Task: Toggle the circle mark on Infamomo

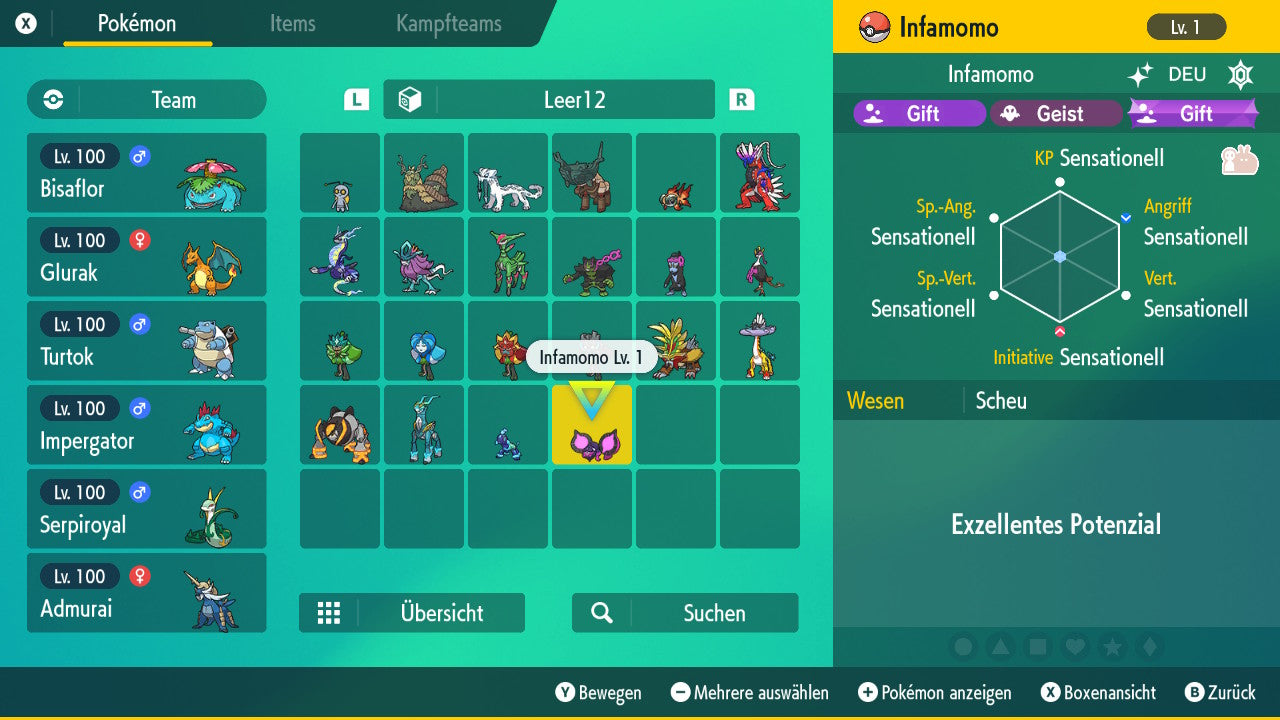Action: click(x=964, y=647)
